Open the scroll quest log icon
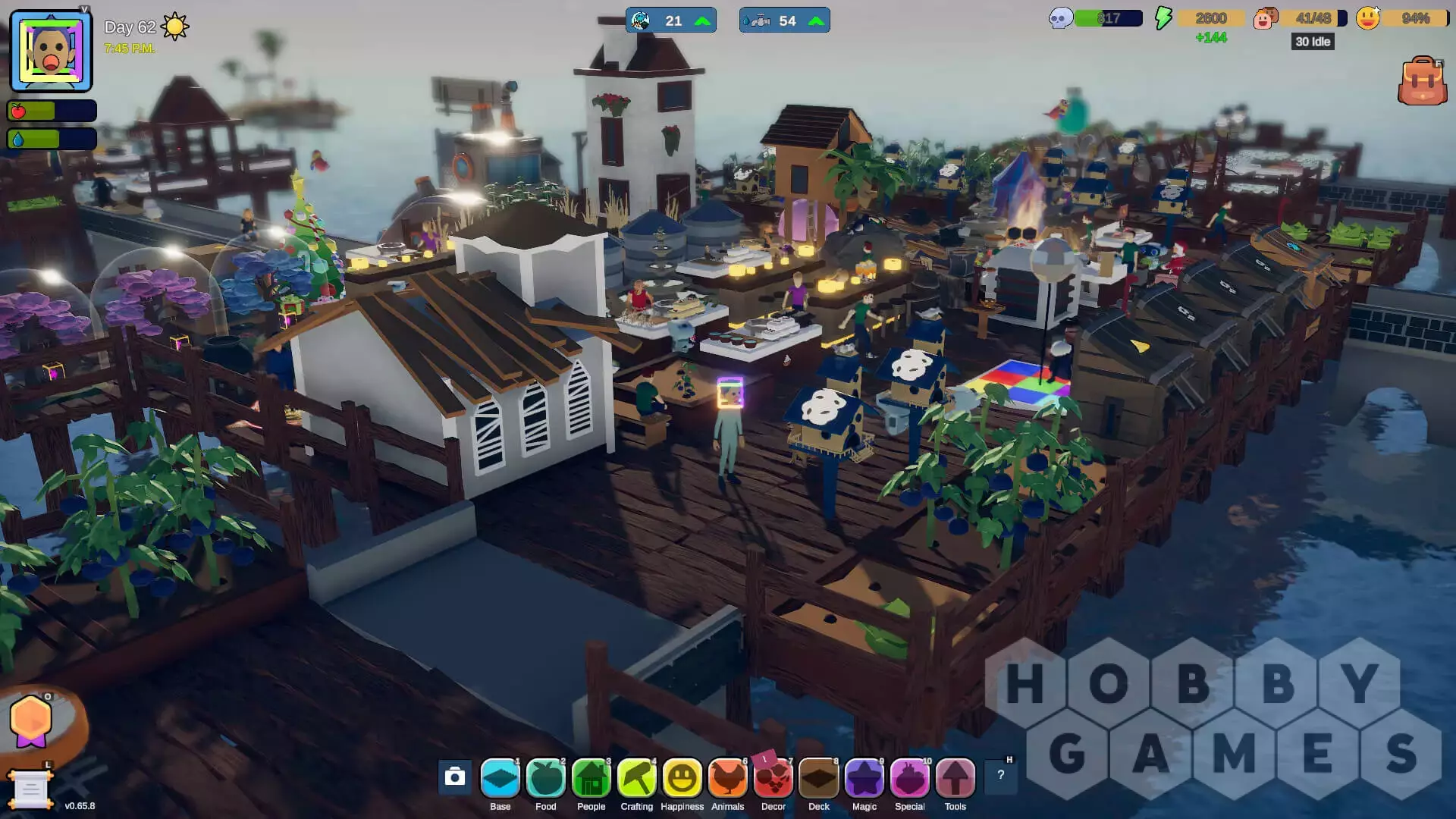1456x819 pixels. pyautogui.click(x=30, y=789)
